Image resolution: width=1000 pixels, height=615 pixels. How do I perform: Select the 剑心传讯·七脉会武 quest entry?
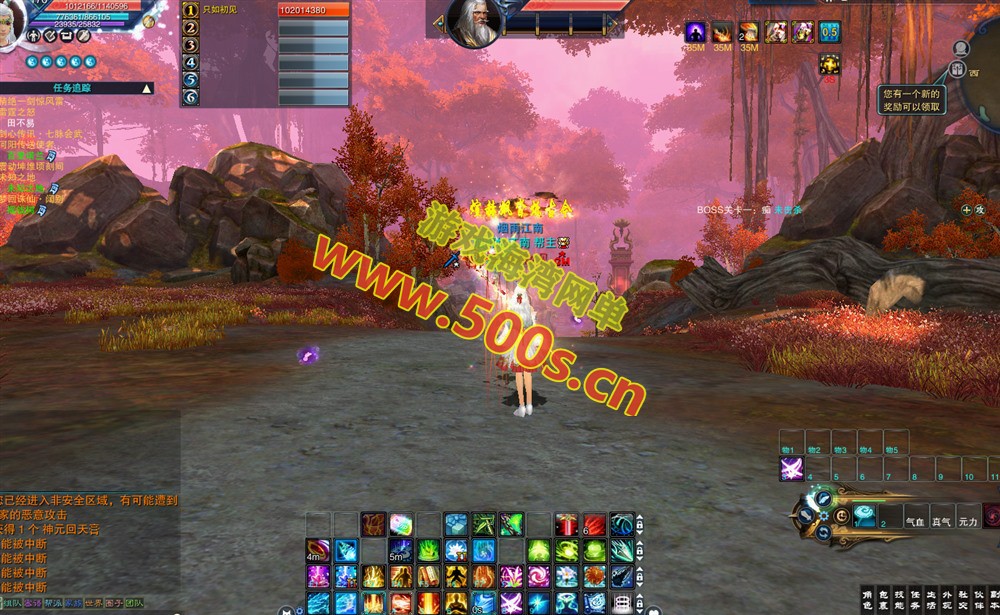tap(40, 134)
